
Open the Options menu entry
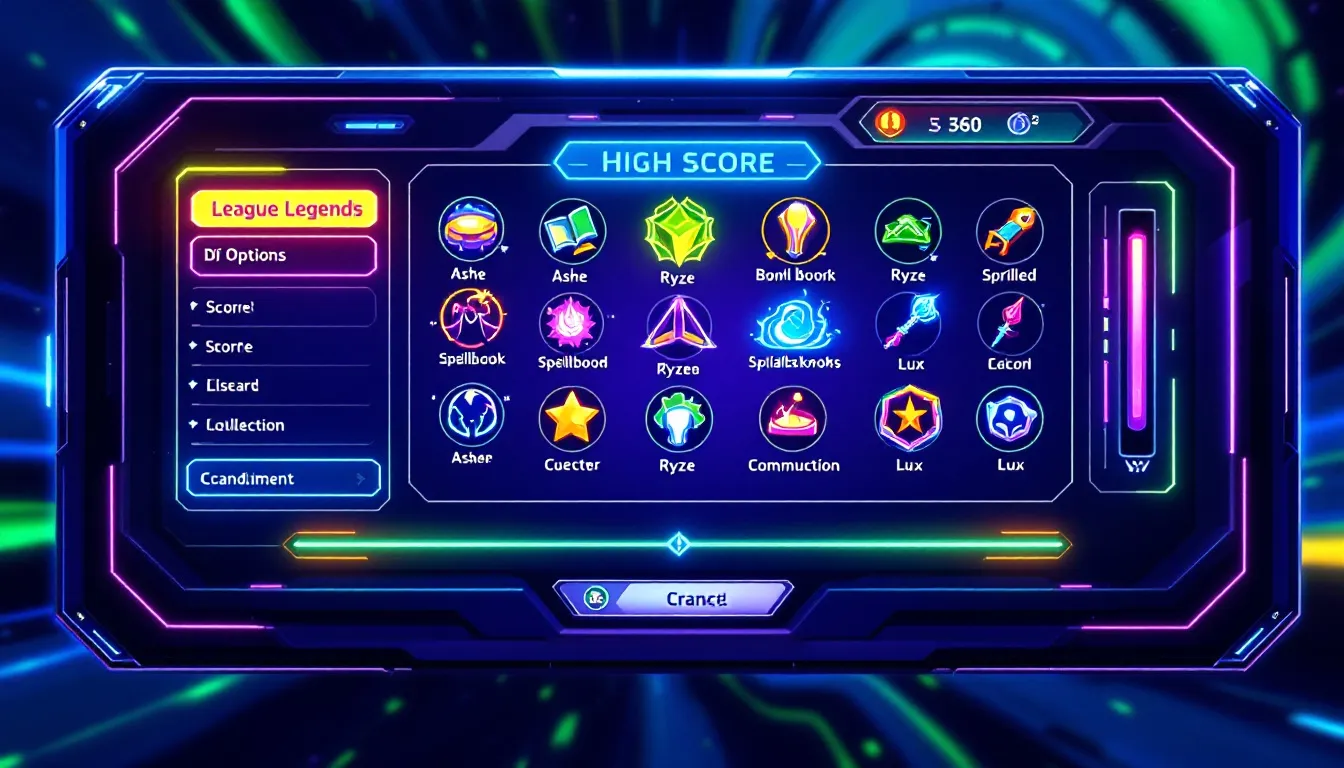283,255
